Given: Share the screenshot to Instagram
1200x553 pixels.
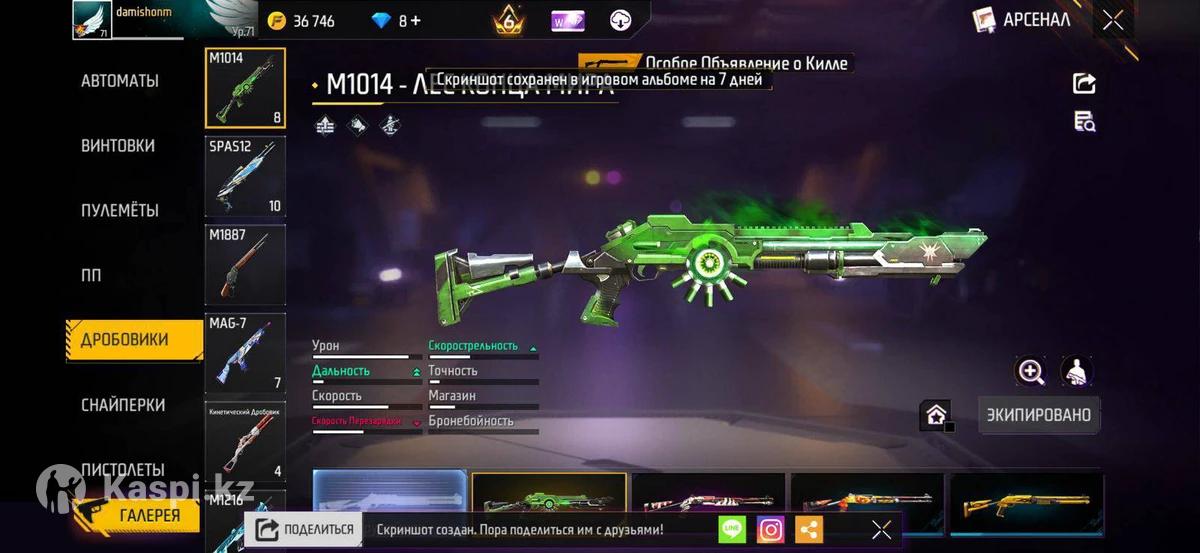Looking at the screenshot, I should (x=770, y=530).
